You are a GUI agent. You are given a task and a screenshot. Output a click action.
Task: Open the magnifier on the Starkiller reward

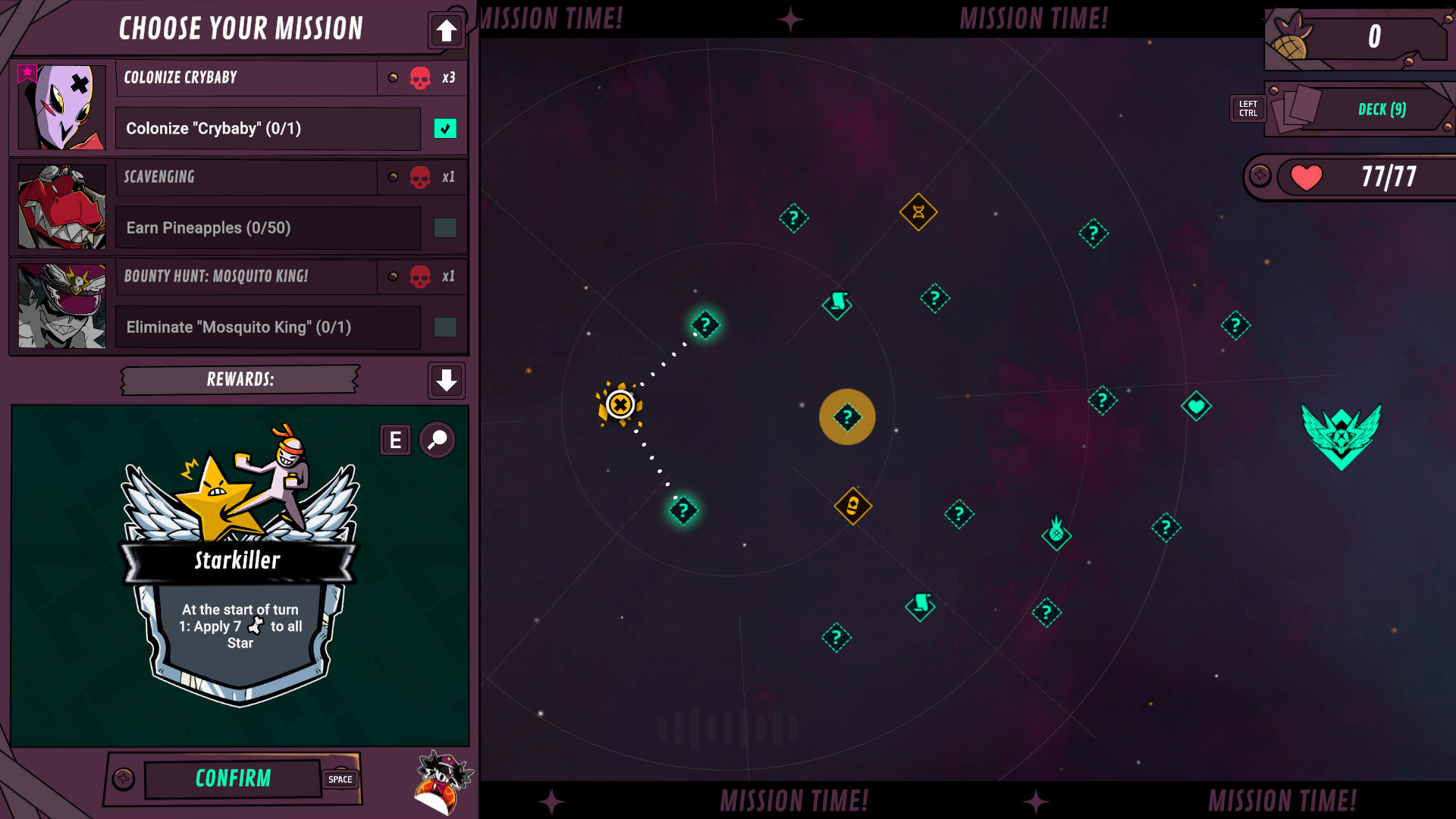coord(436,439)
